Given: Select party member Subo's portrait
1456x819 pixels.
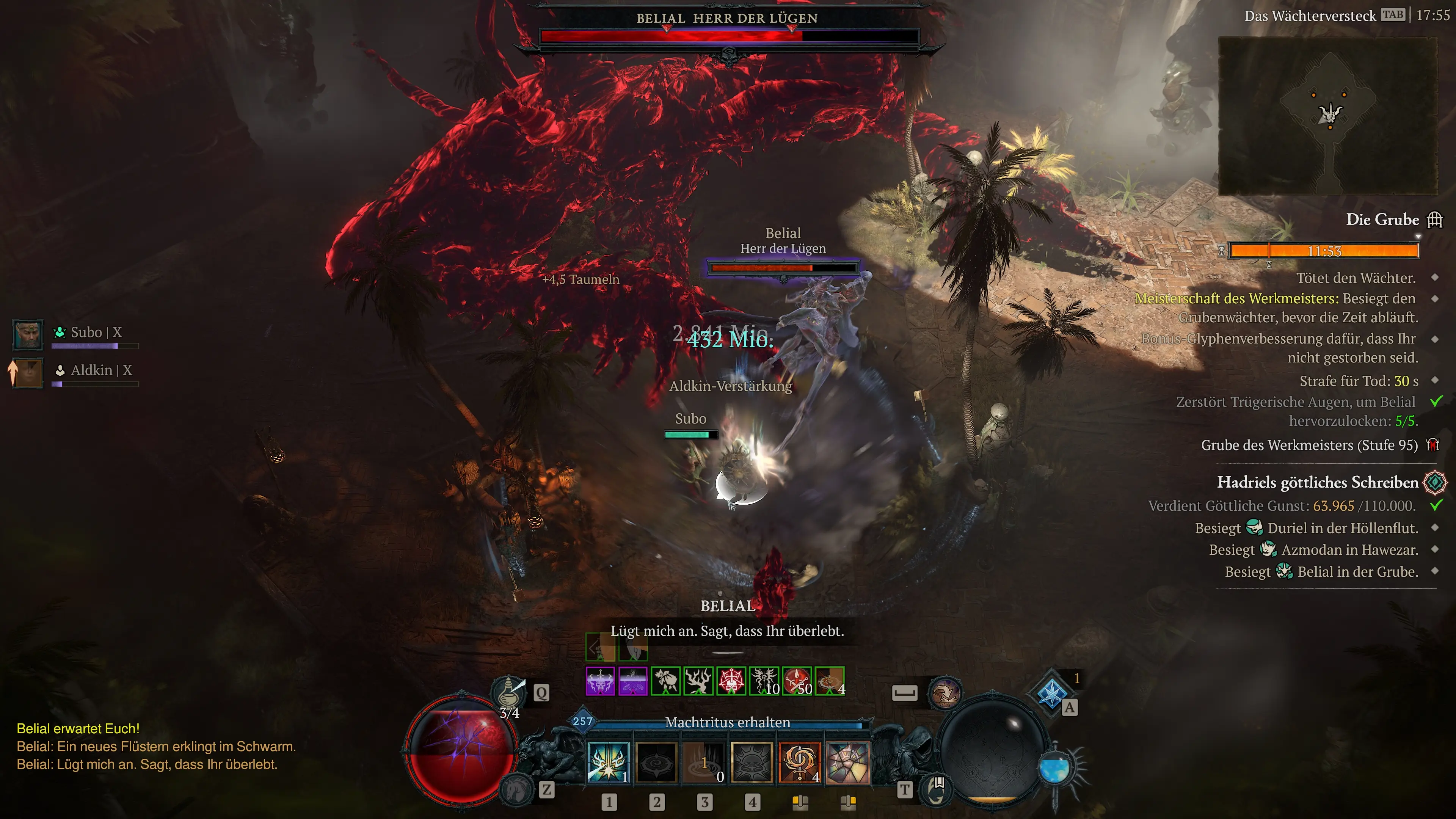Looking at the screenshot, I should (x=28, y=334).
